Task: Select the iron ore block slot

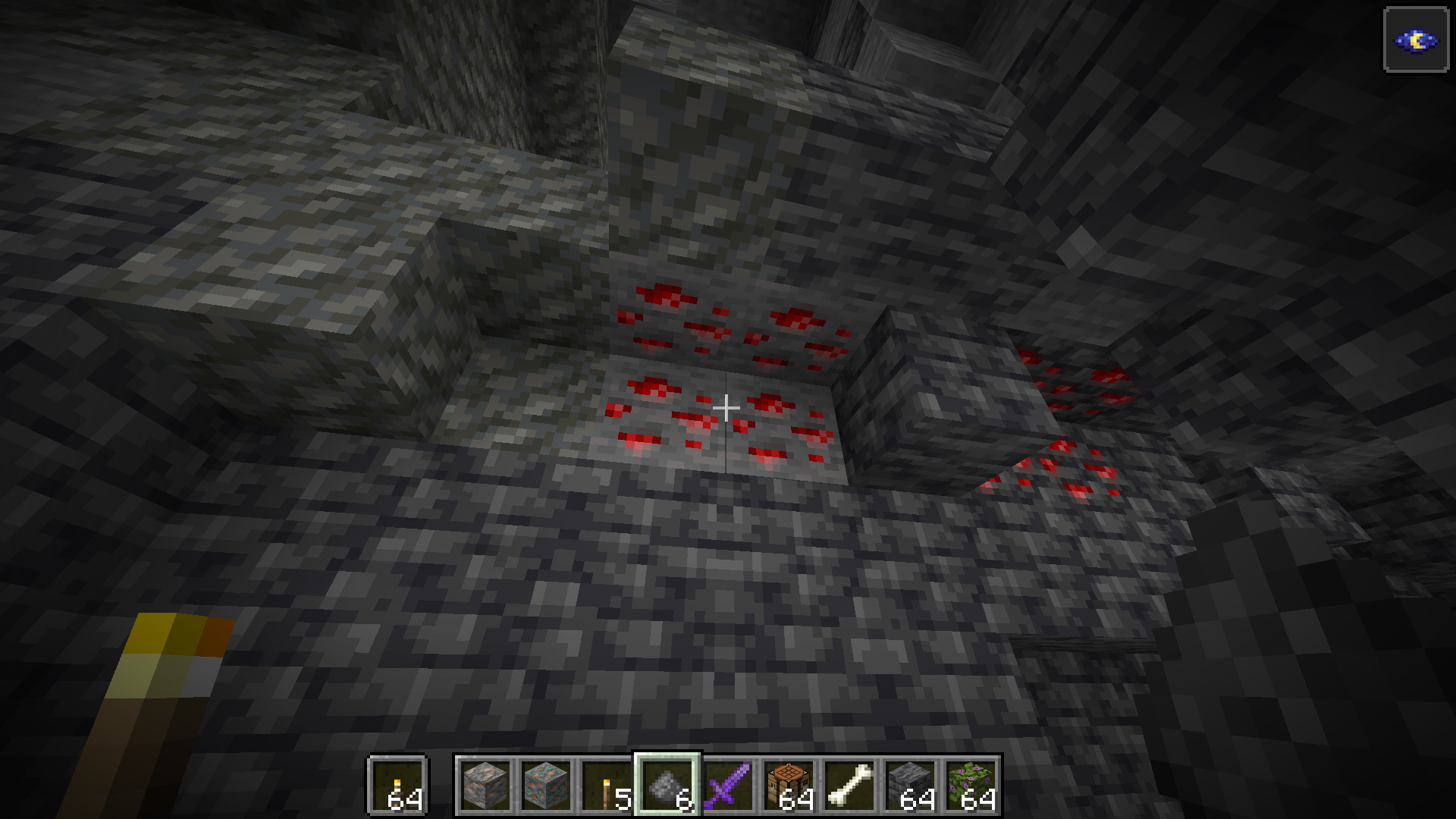Action: pyautogui.click(x=485, y=785)
